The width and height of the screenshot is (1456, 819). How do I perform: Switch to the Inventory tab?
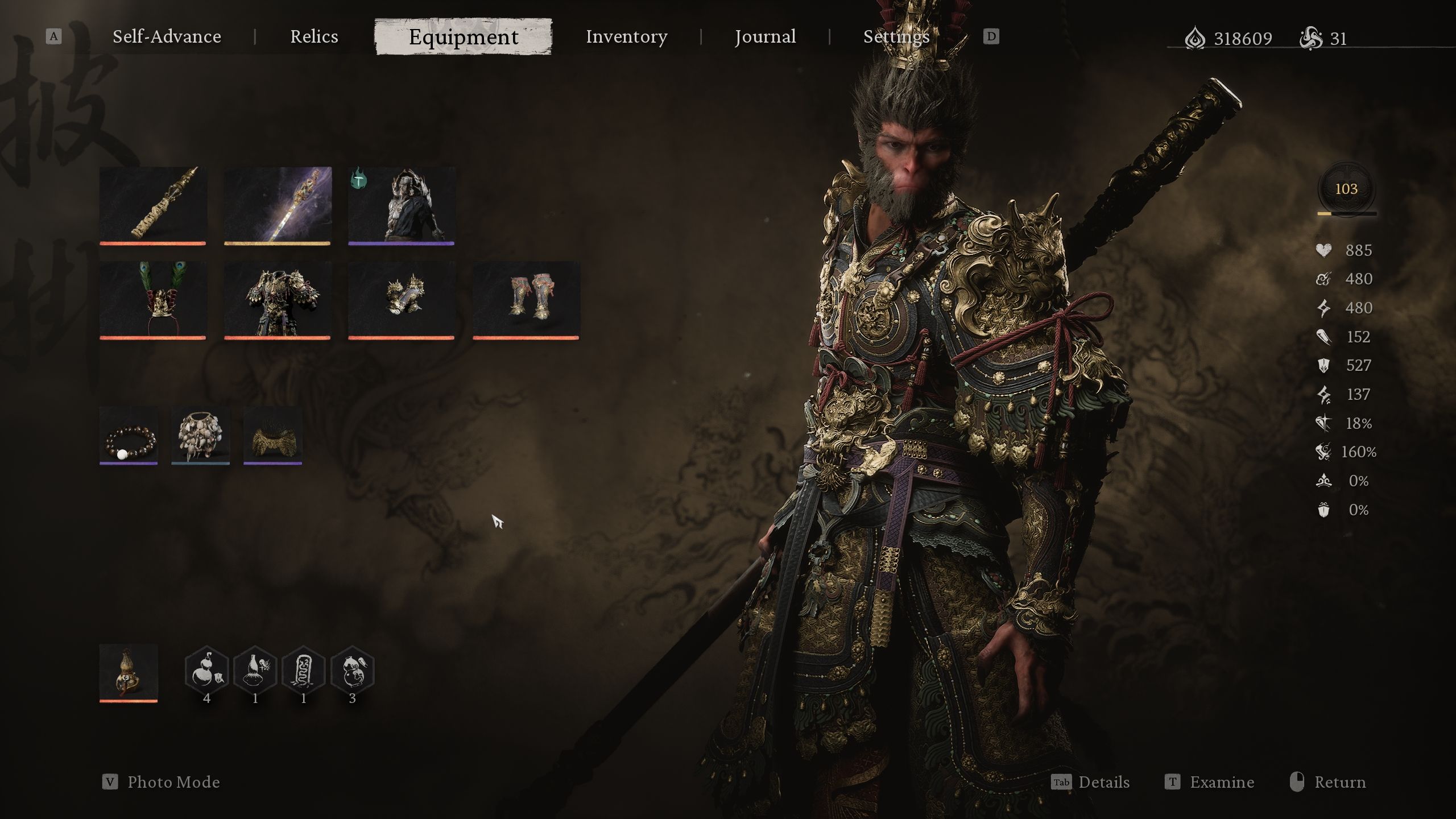[x=627, y=36]
